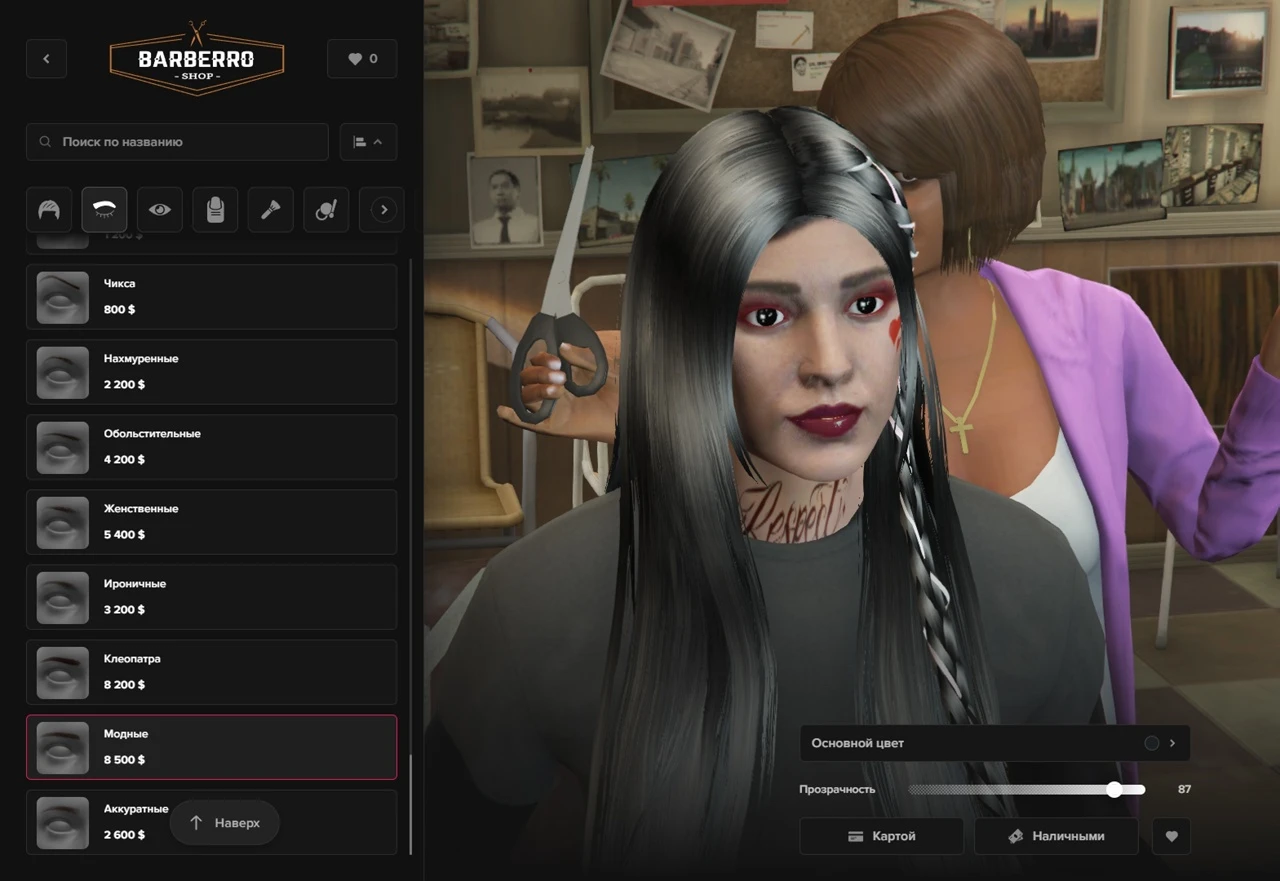Choose the Чикса eyebrows for 800 $
1280x881 pixels.
[x=211, y=297]
